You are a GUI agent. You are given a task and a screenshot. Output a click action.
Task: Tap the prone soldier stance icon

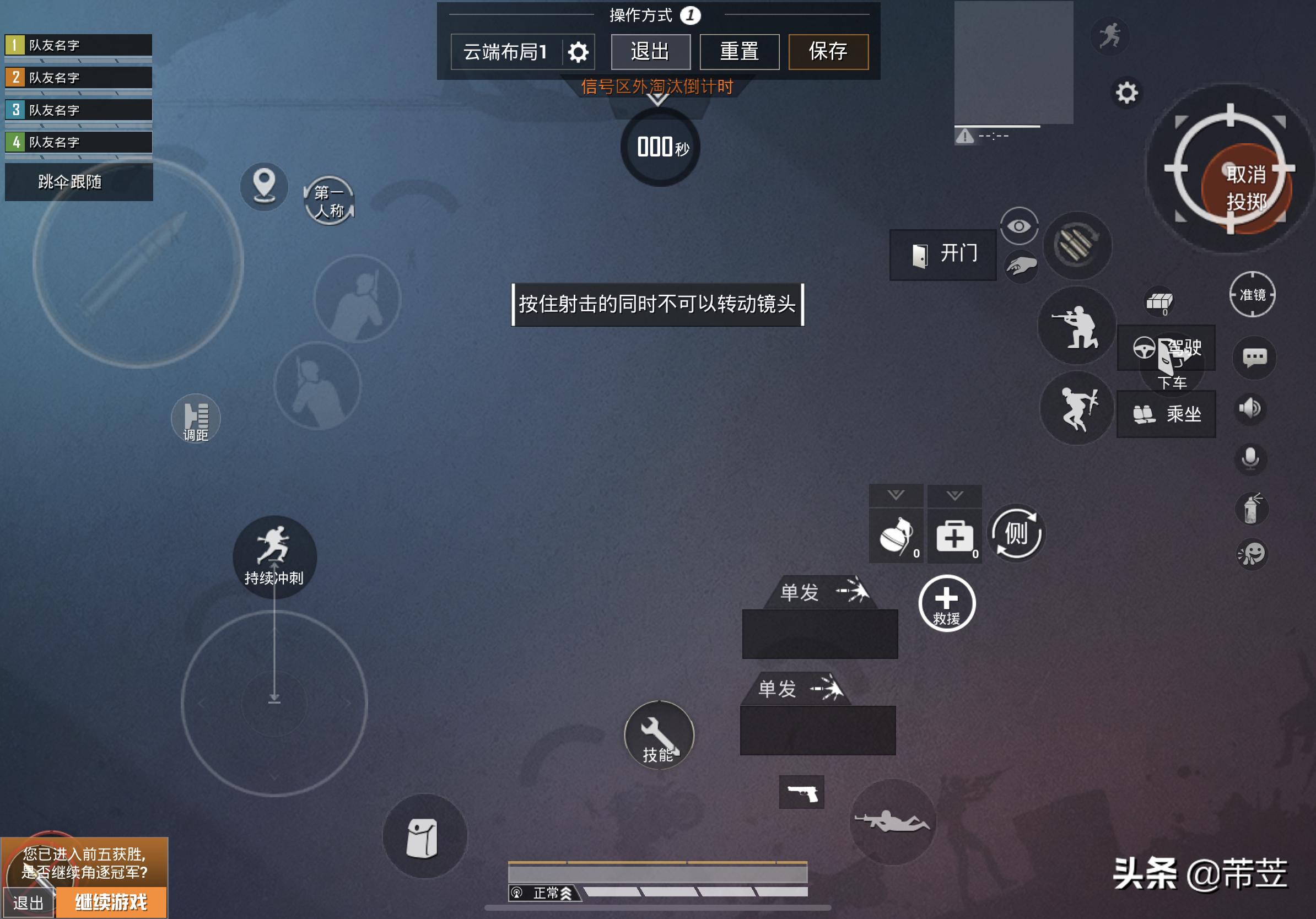click(892, 822)
